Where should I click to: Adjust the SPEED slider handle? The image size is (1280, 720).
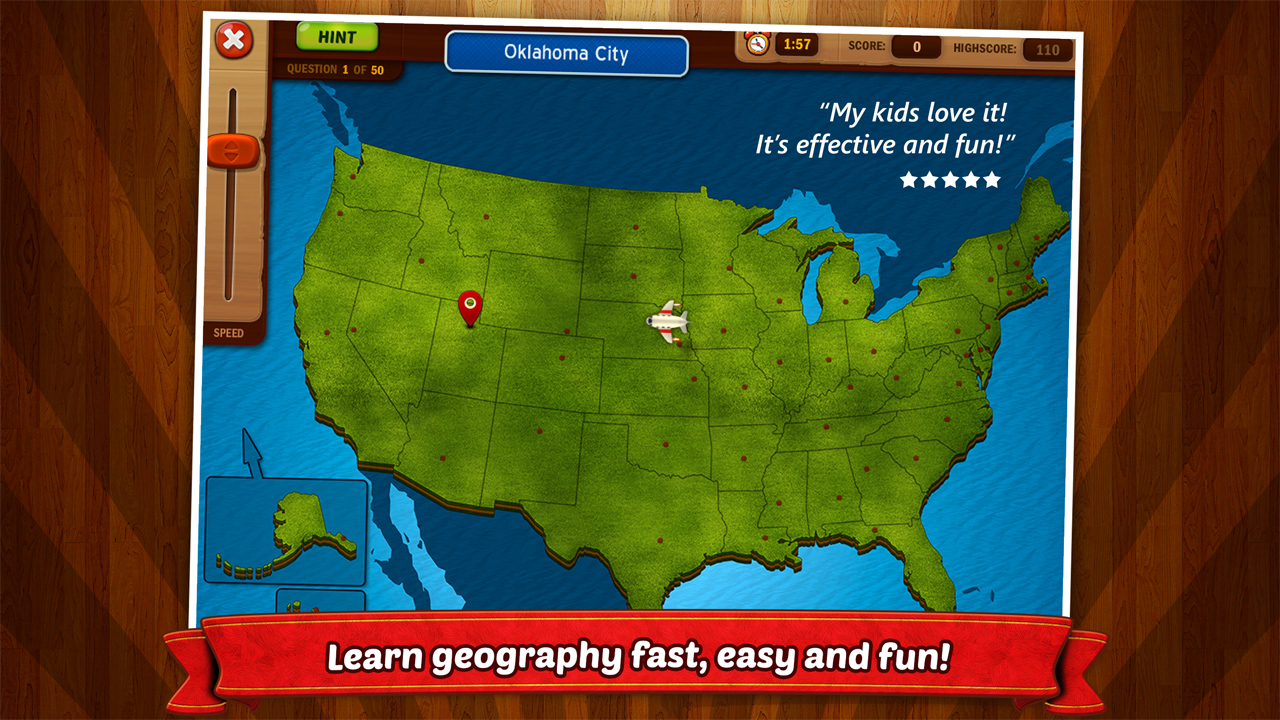pos(234,150)
